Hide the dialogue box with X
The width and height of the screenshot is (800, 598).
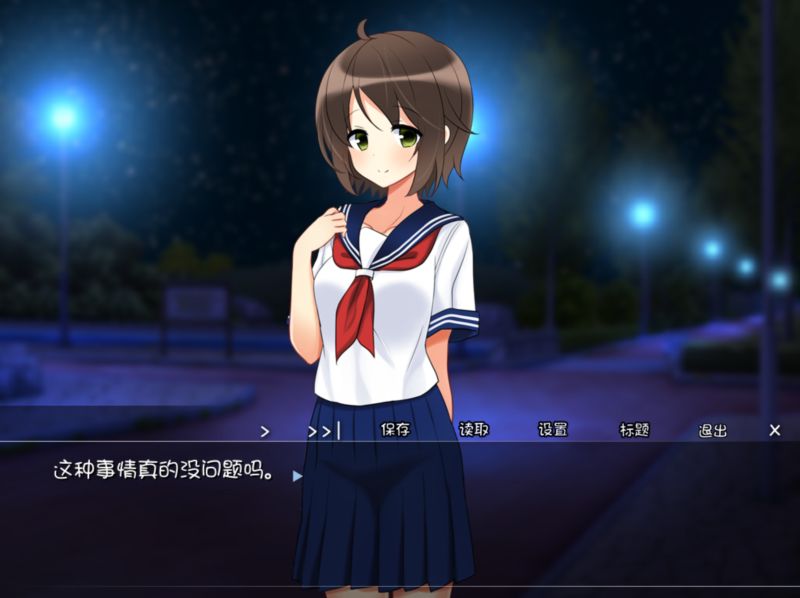pos(775,430)
